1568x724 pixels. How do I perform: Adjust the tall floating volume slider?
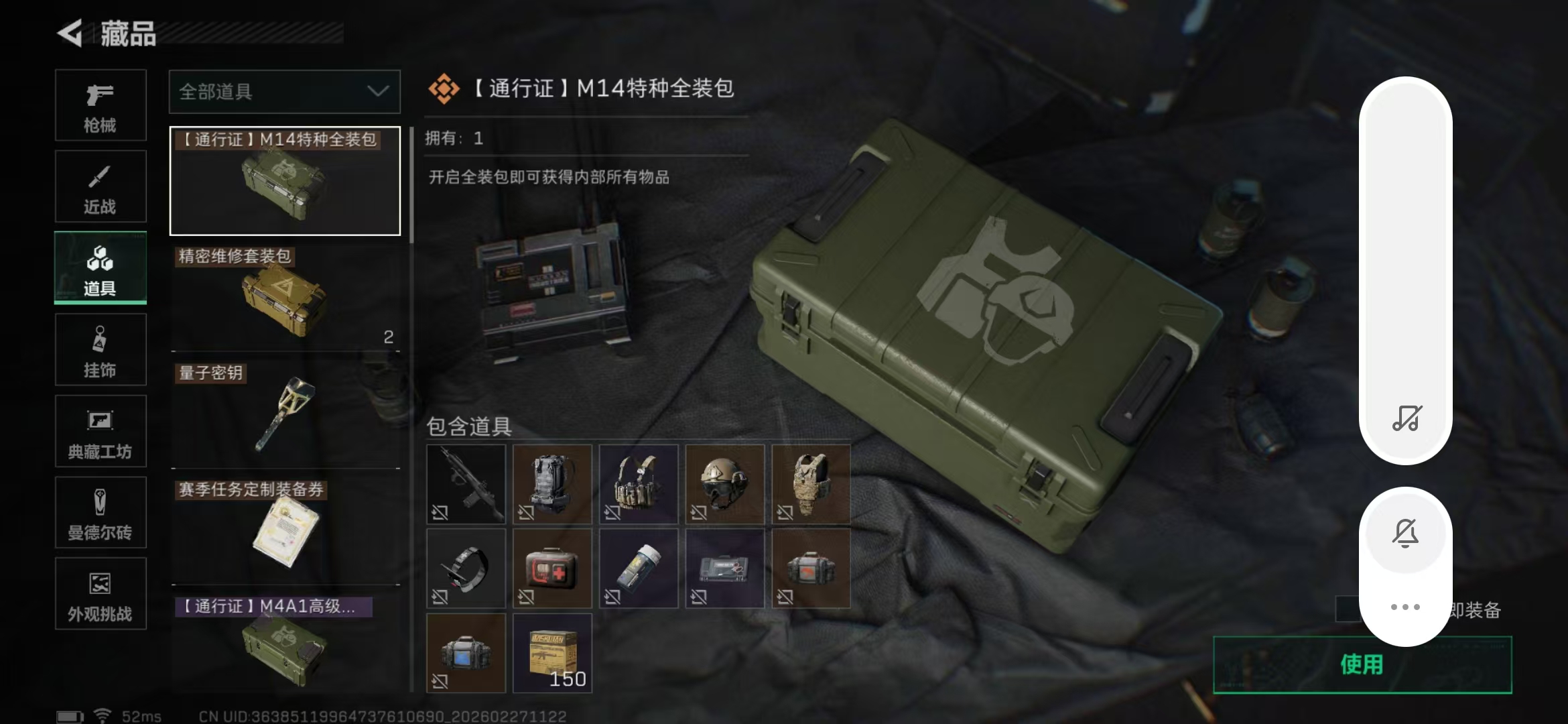coord(1405,268)
